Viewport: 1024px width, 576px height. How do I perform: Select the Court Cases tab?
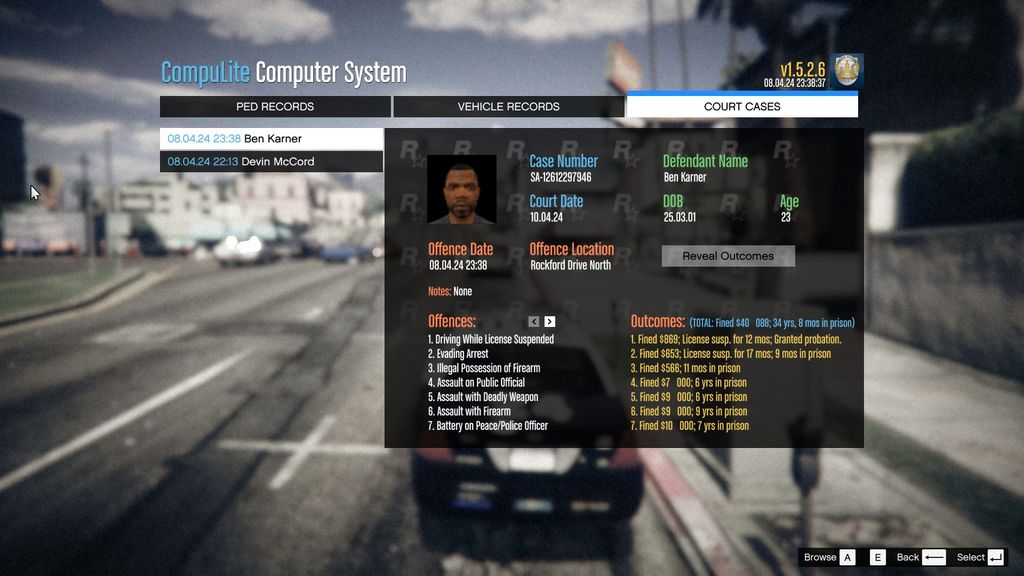click(742, 106)
